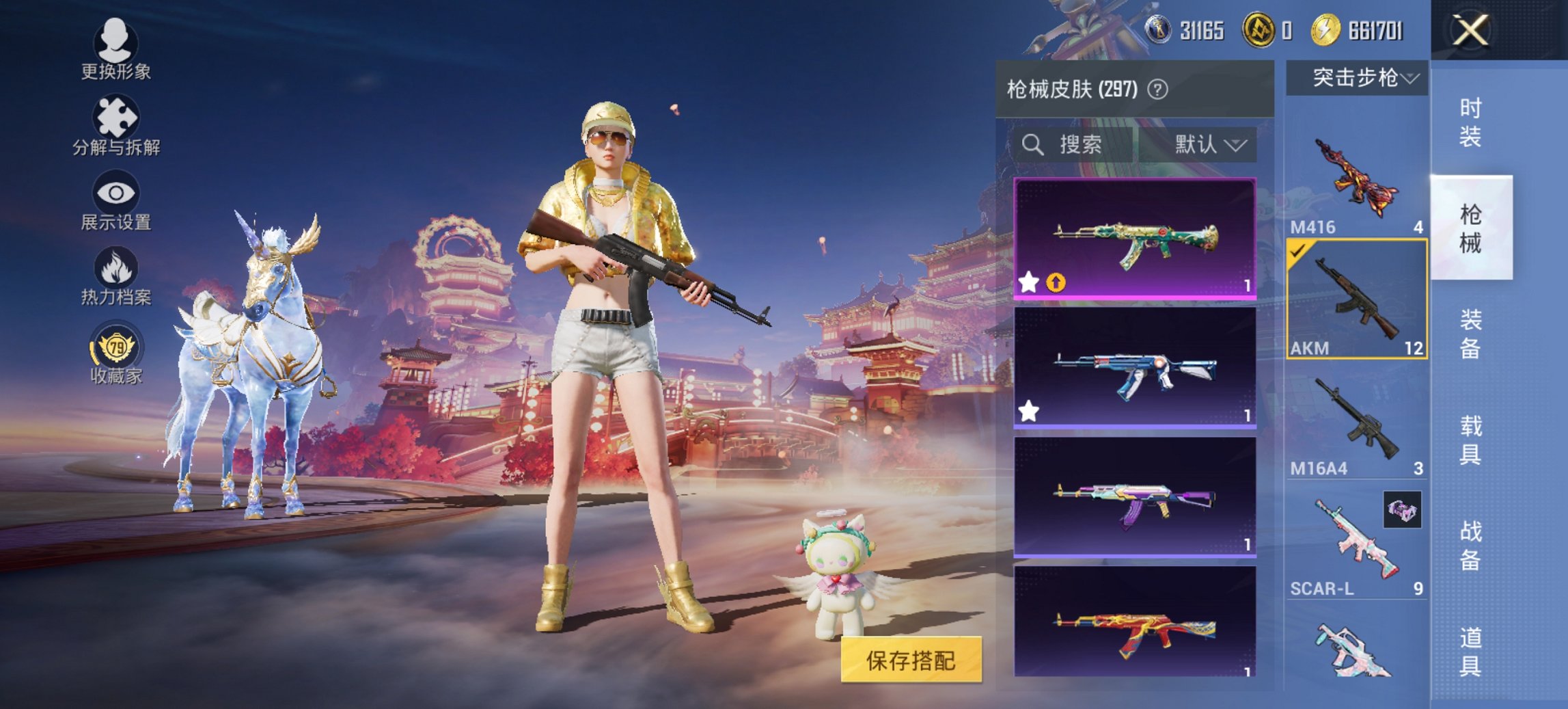Open the 枪械皮肤 help question mark

[x=1159, y=89]
